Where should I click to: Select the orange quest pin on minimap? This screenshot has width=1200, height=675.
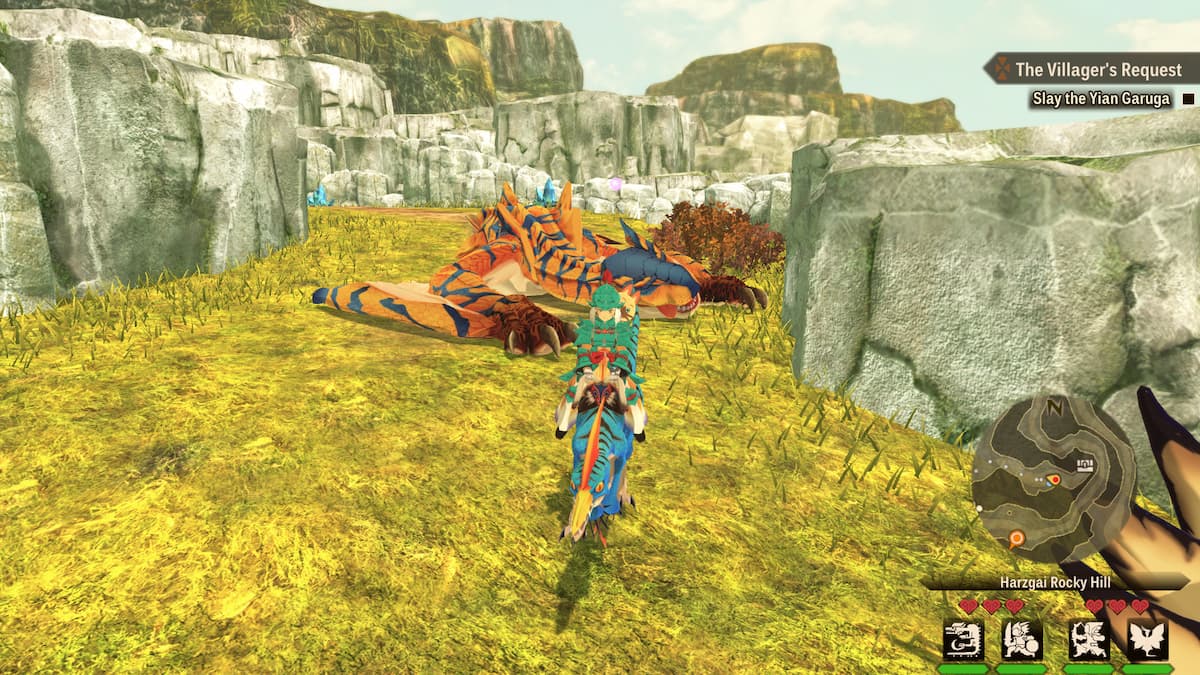click(x=1017, y=539)
